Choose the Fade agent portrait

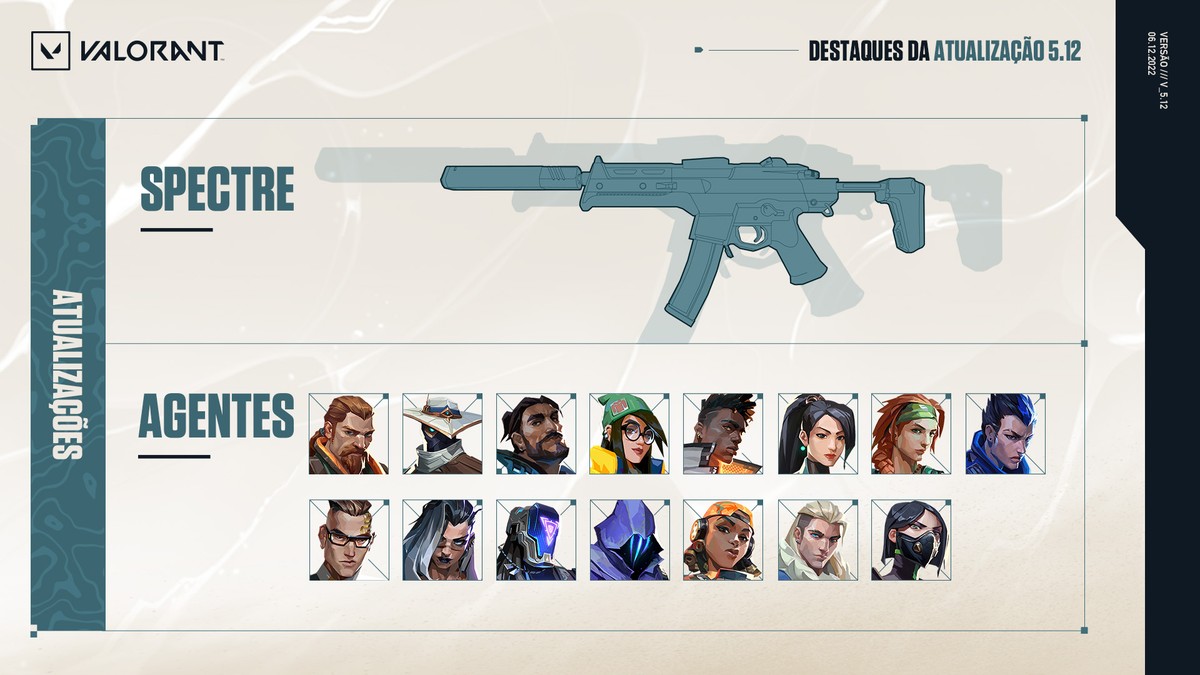tap(442, 540)
